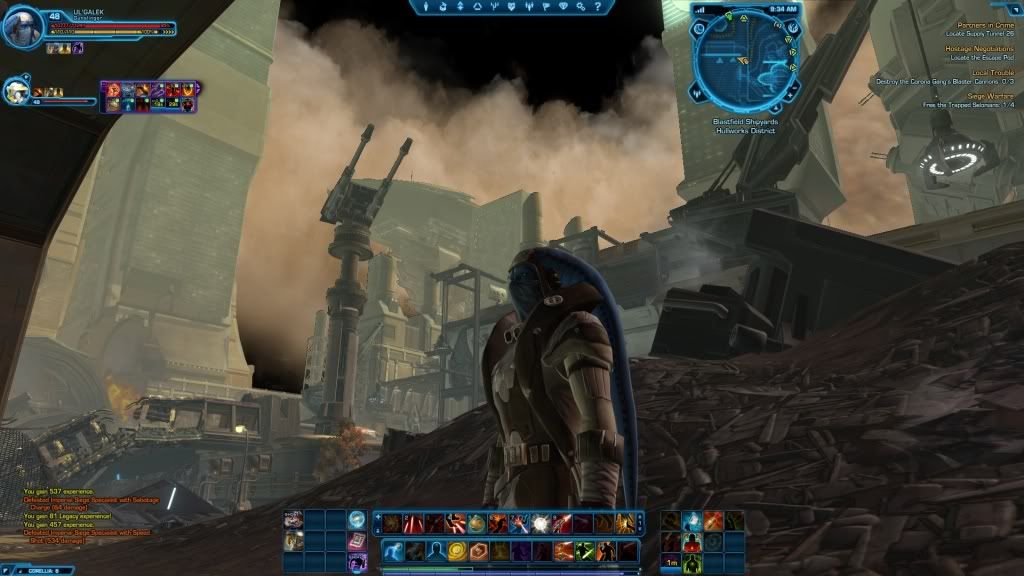Activate the blue silhouette head ability
This screenshot has width=1024, height=576.
(435, 551)
